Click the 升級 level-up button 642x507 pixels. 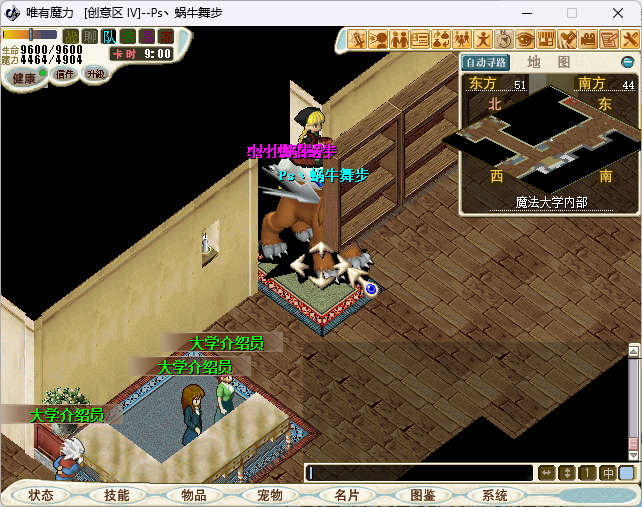[95, 74]
